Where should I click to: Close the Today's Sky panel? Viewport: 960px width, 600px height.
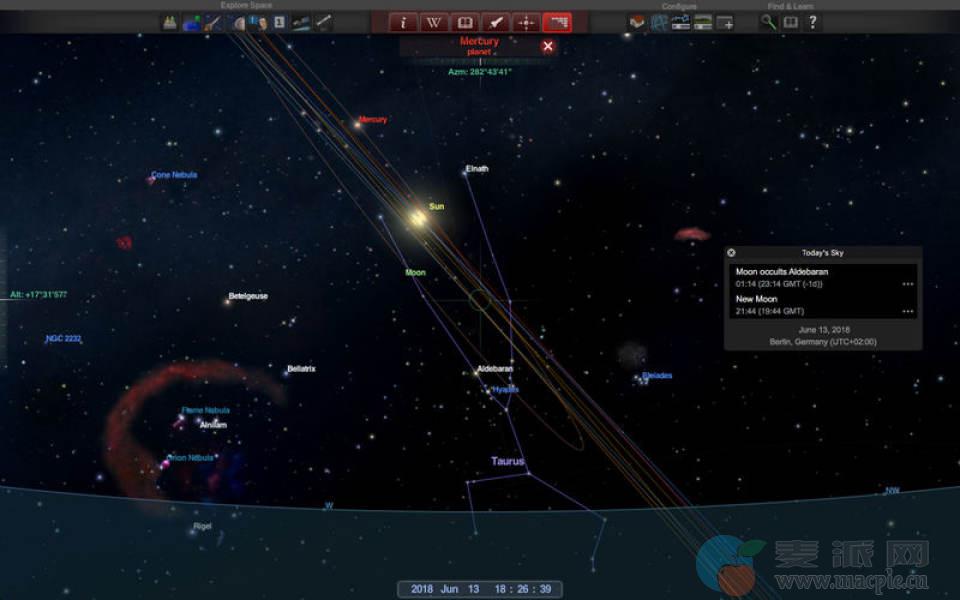pos(731,253)
